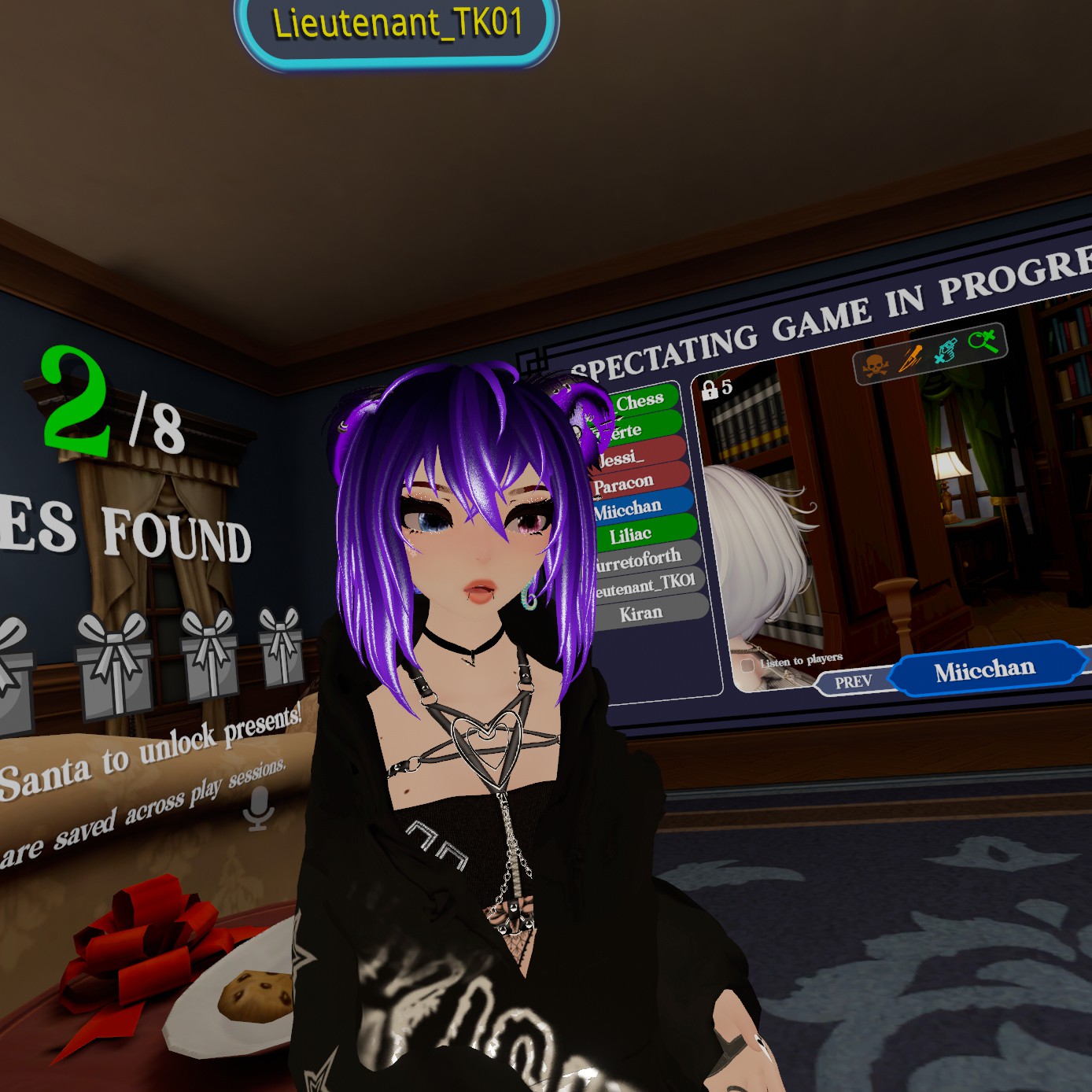Click the teal revolver icon
1092x1092 pixels.
coord(946,351)
